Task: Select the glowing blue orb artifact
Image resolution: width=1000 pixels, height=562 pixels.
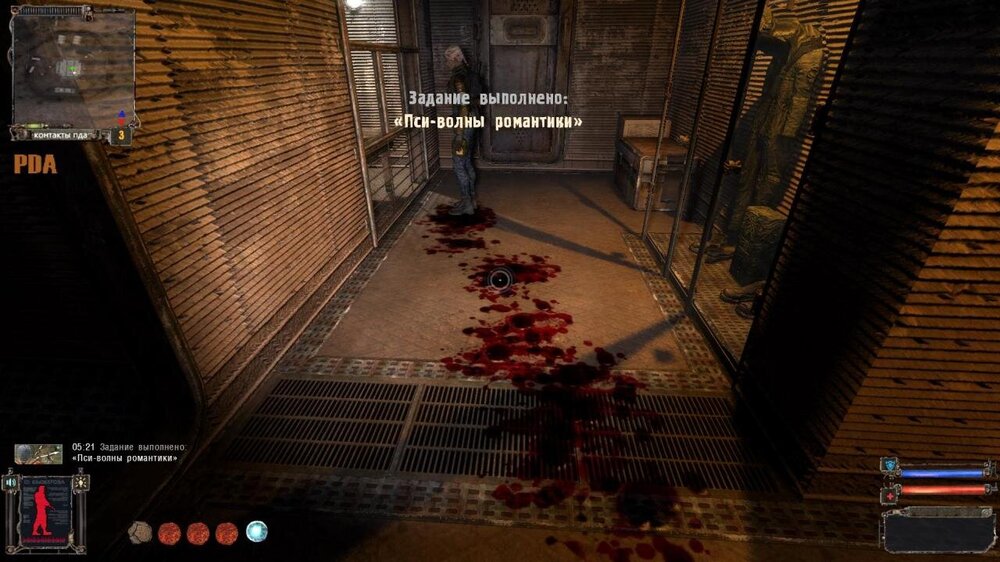Action: 257,531
